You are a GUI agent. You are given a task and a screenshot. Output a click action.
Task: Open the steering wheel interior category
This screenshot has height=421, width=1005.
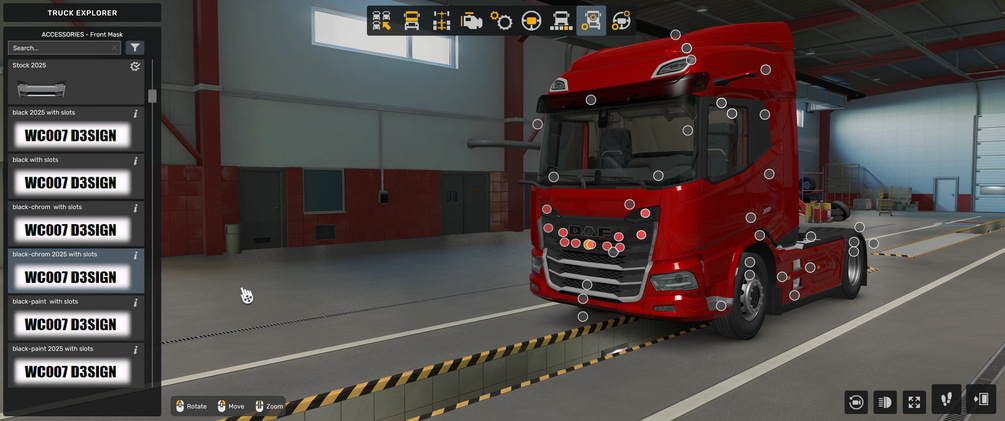pos(531,20)
